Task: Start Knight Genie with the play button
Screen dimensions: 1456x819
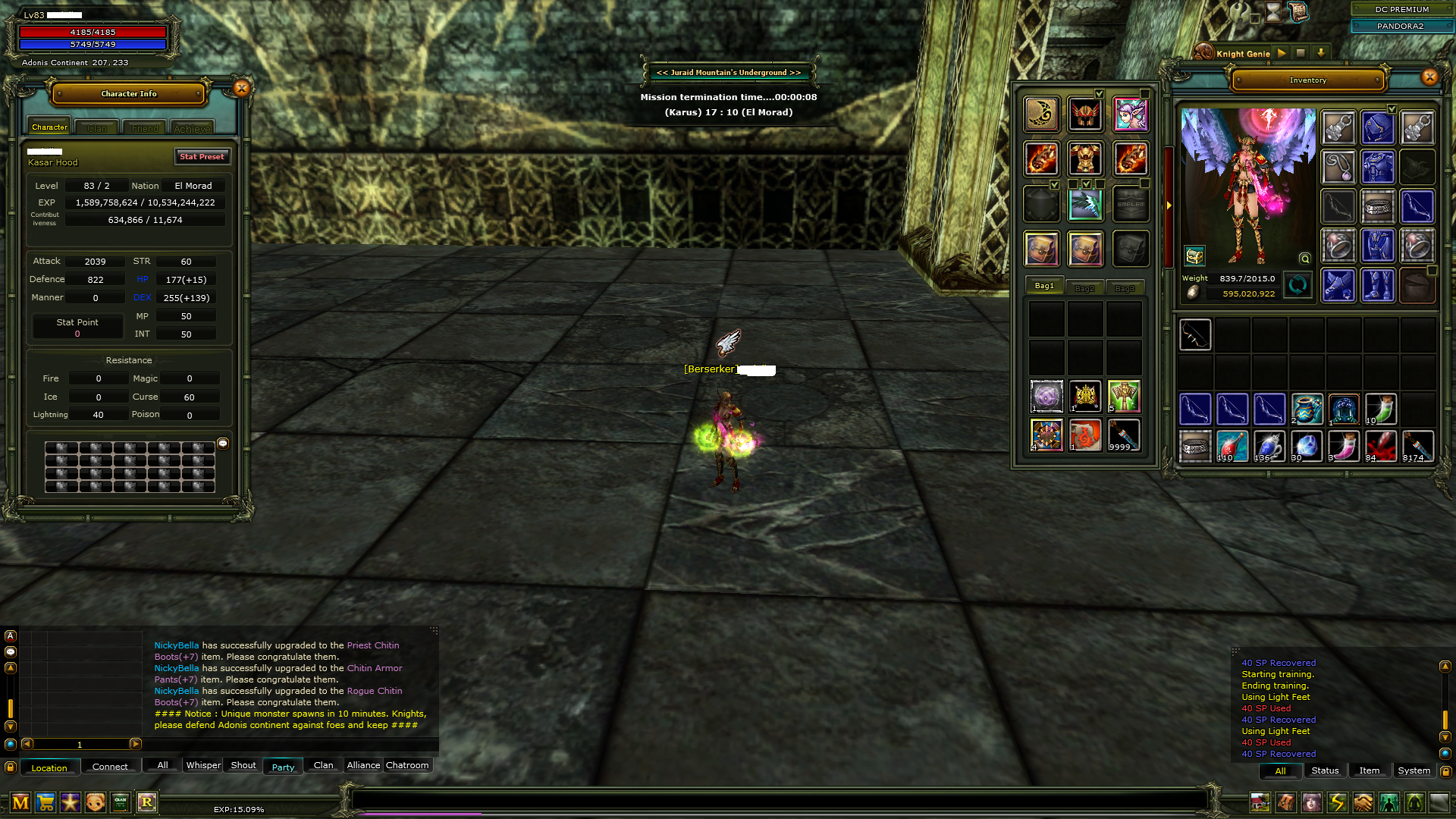Action: (1282, 53)
